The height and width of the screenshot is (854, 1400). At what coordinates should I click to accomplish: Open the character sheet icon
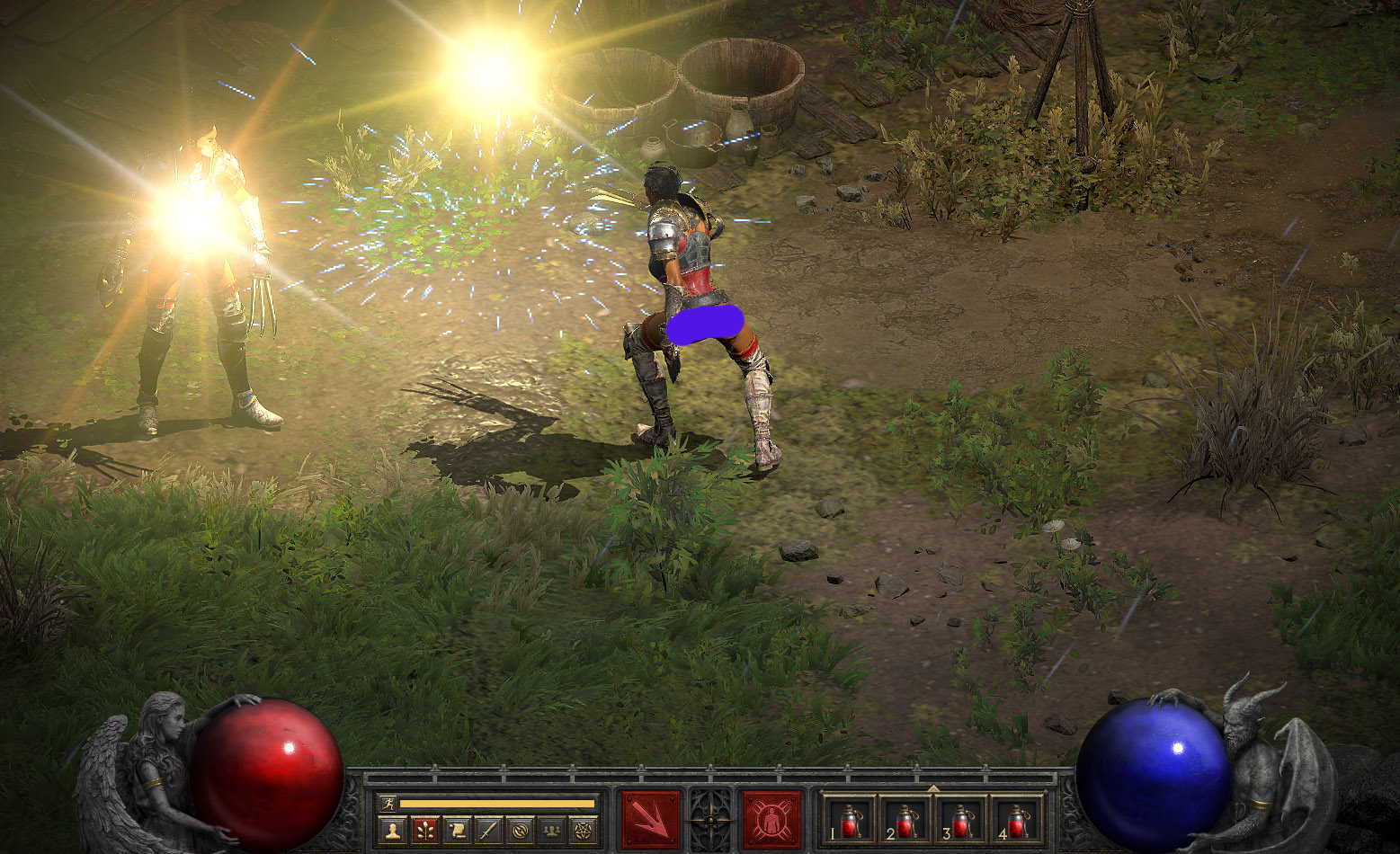point(391,830)
